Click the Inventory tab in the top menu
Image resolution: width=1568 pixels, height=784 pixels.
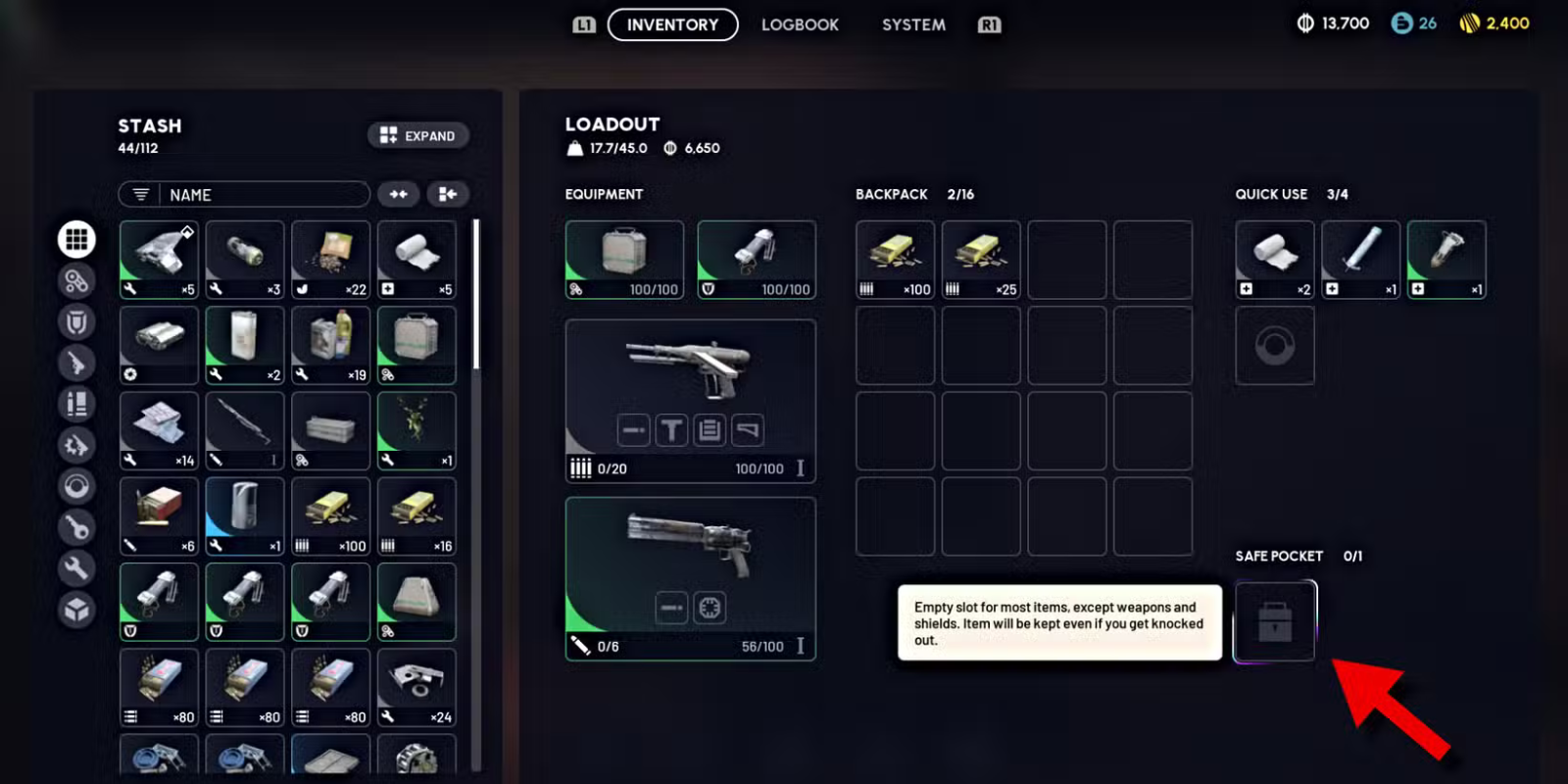pos(672,24)
